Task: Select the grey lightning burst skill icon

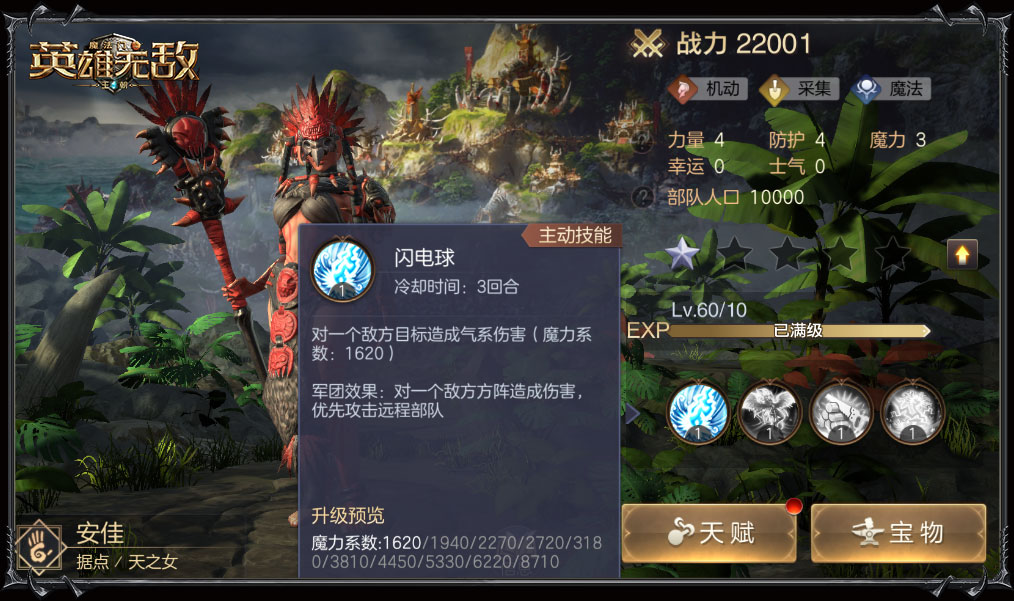Action: [x=912, y=412]
